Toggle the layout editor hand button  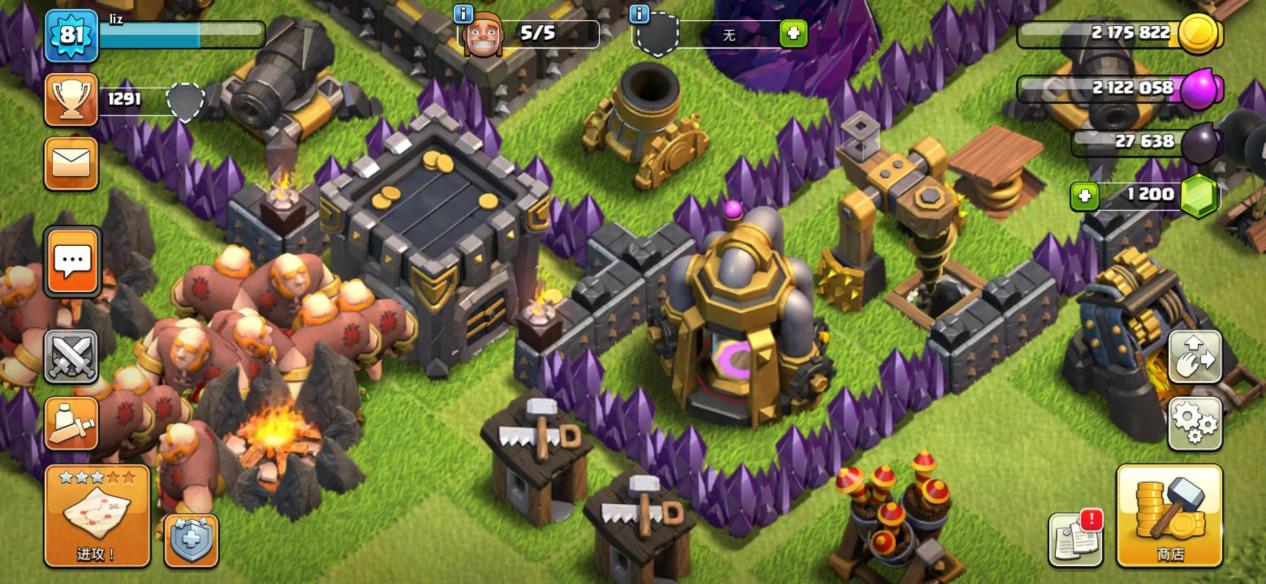click(1195, 357)
